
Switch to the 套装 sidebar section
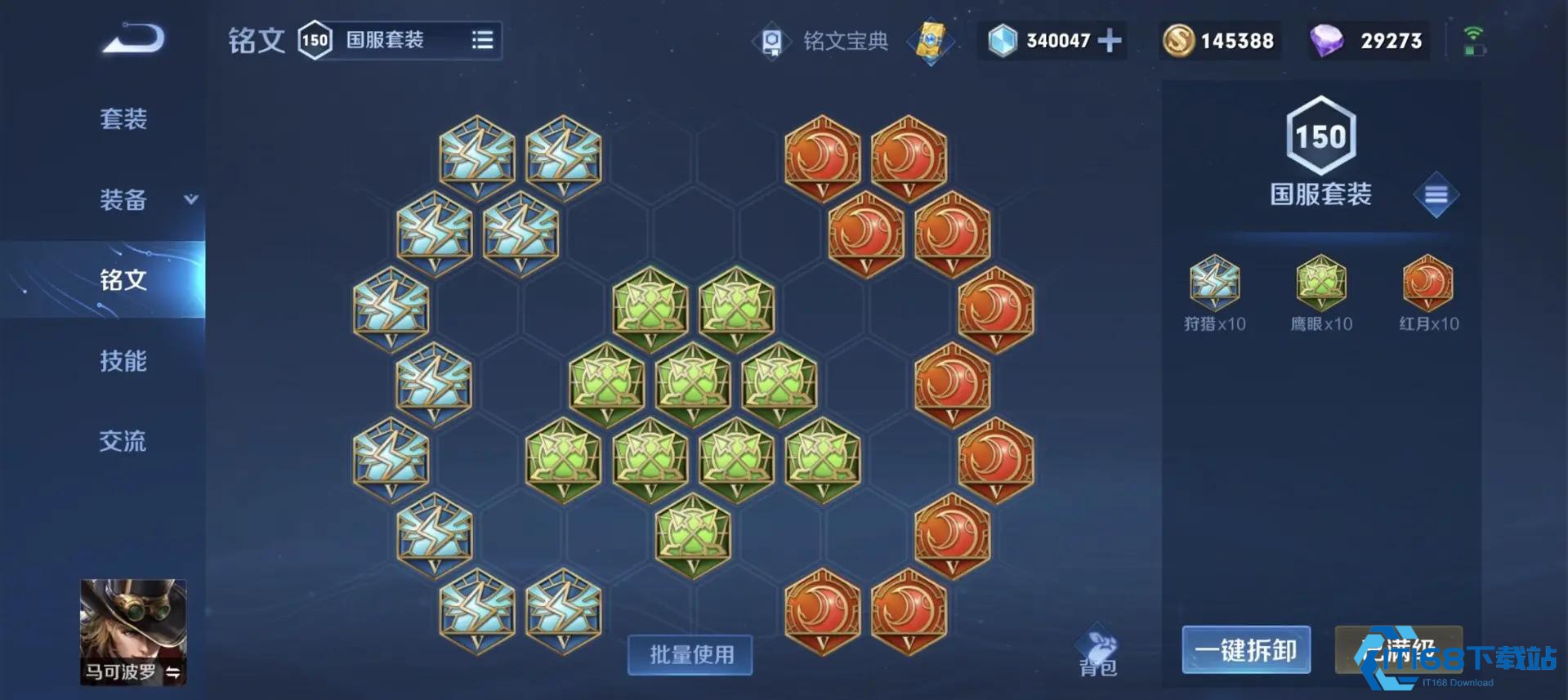point(124,119)
